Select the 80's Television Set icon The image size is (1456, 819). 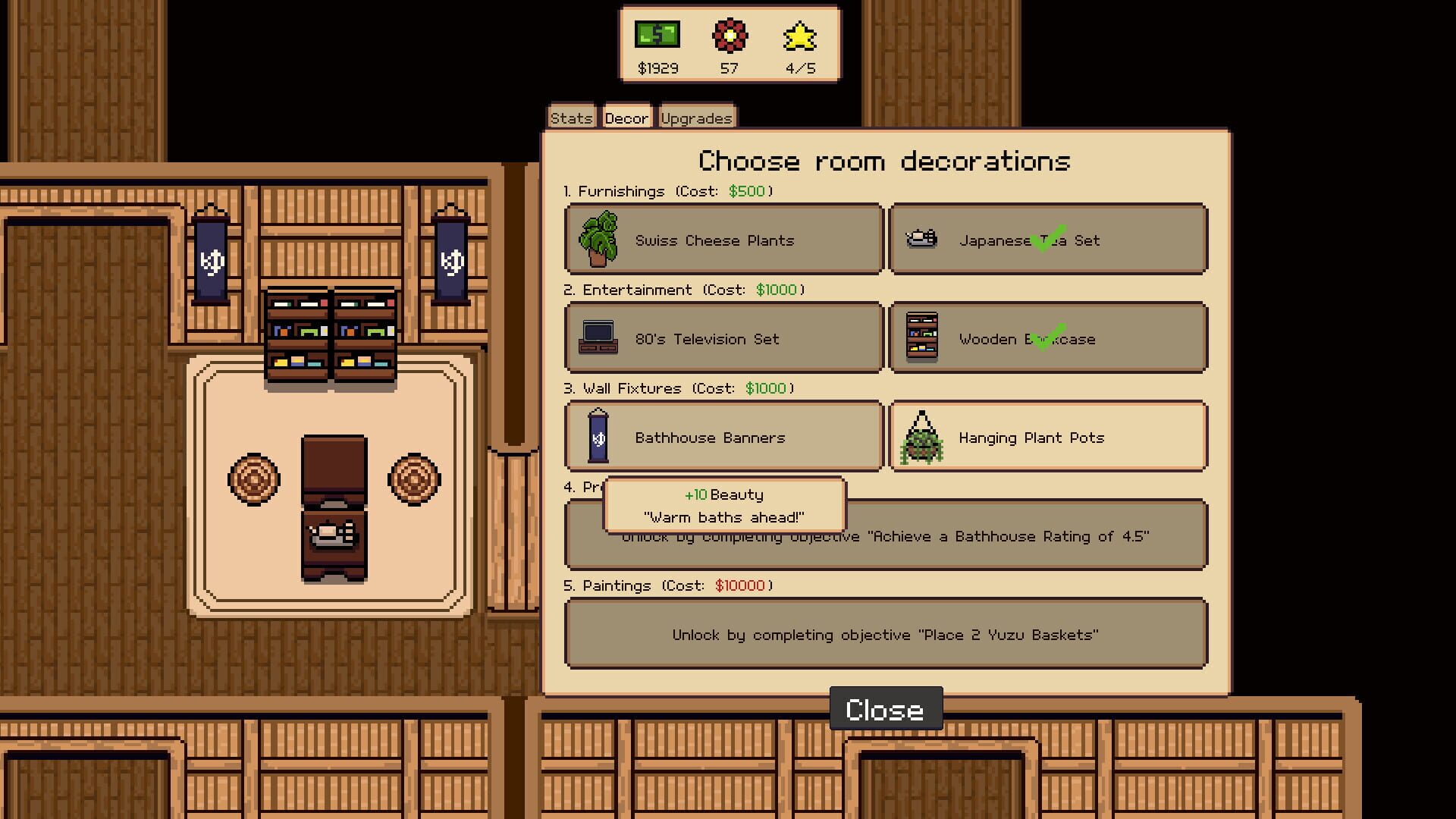598,337
